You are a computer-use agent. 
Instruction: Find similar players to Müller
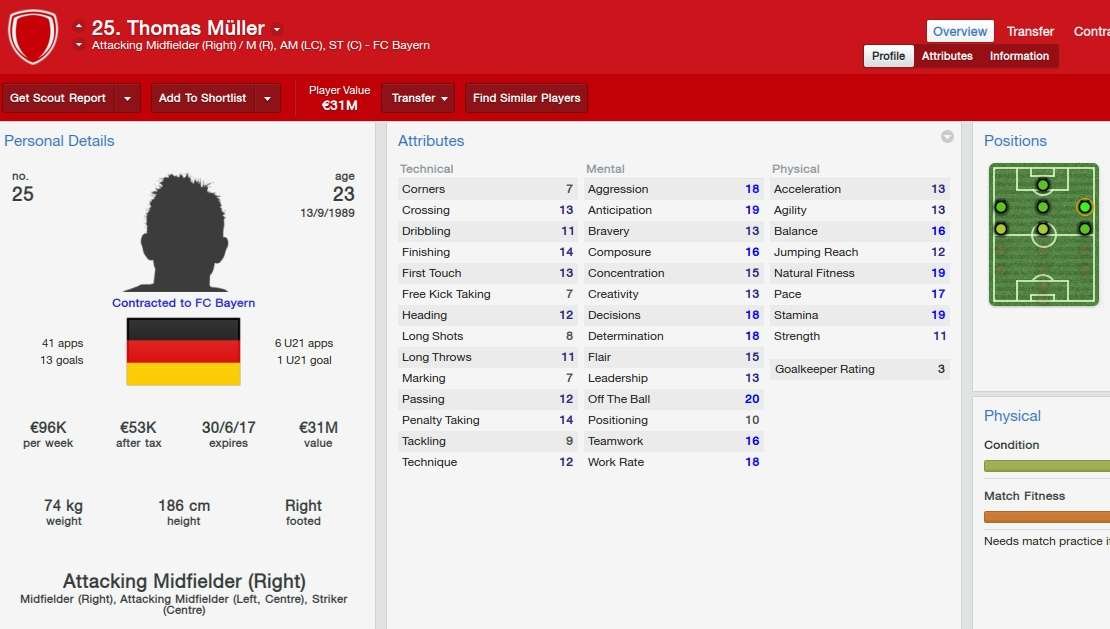526,98
